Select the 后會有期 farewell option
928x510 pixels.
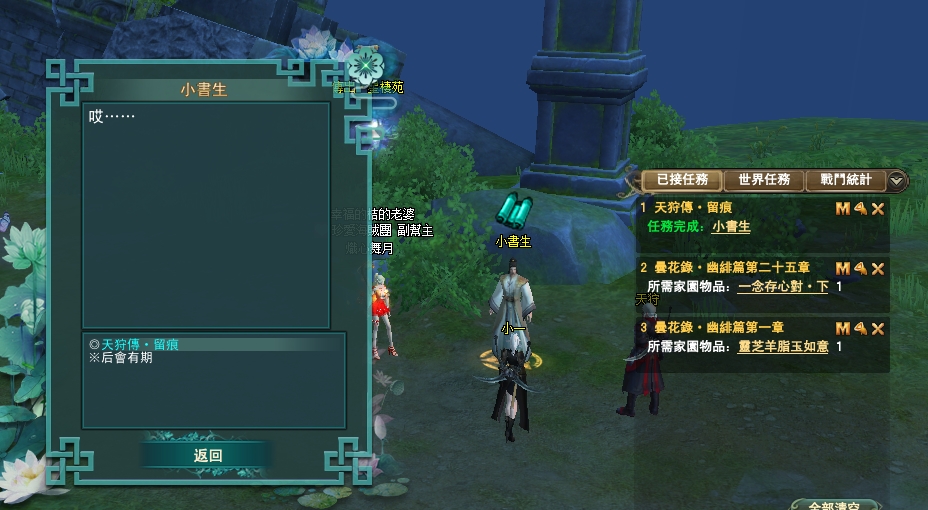pyautogui.click(x=126, y=358)
